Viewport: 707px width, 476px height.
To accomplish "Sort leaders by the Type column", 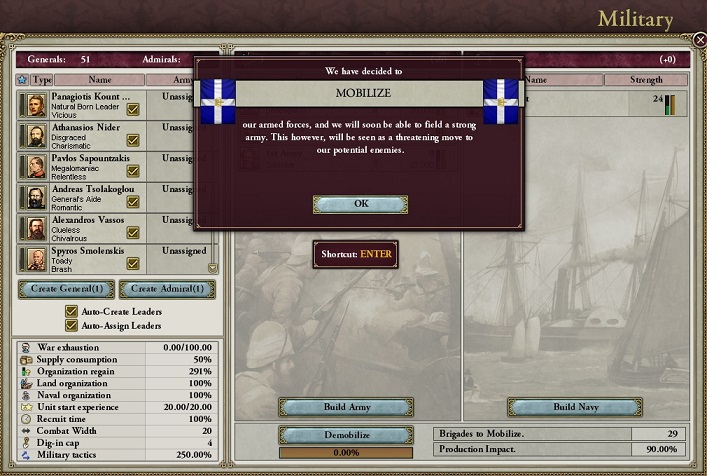I will pyautogui.click(x=42, y=79).
